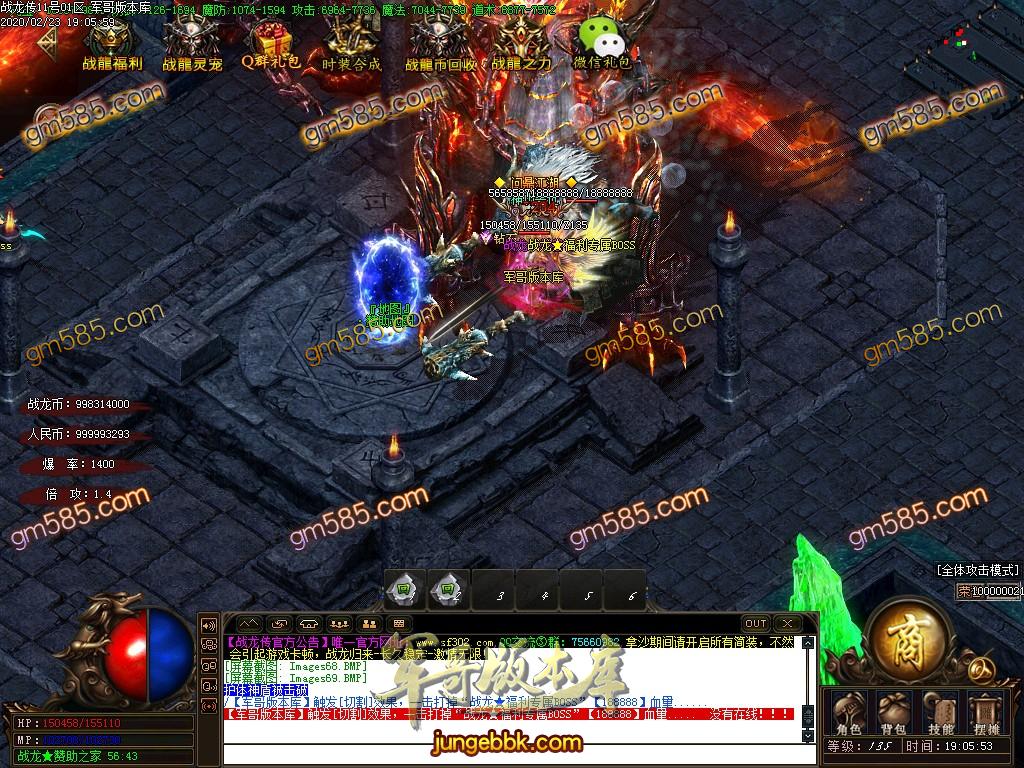This screenshot has height=768, width=1024.
Task: Open the 战龍之力 dragon power icon
Action: pyautogui.click(x=520, y=44)
